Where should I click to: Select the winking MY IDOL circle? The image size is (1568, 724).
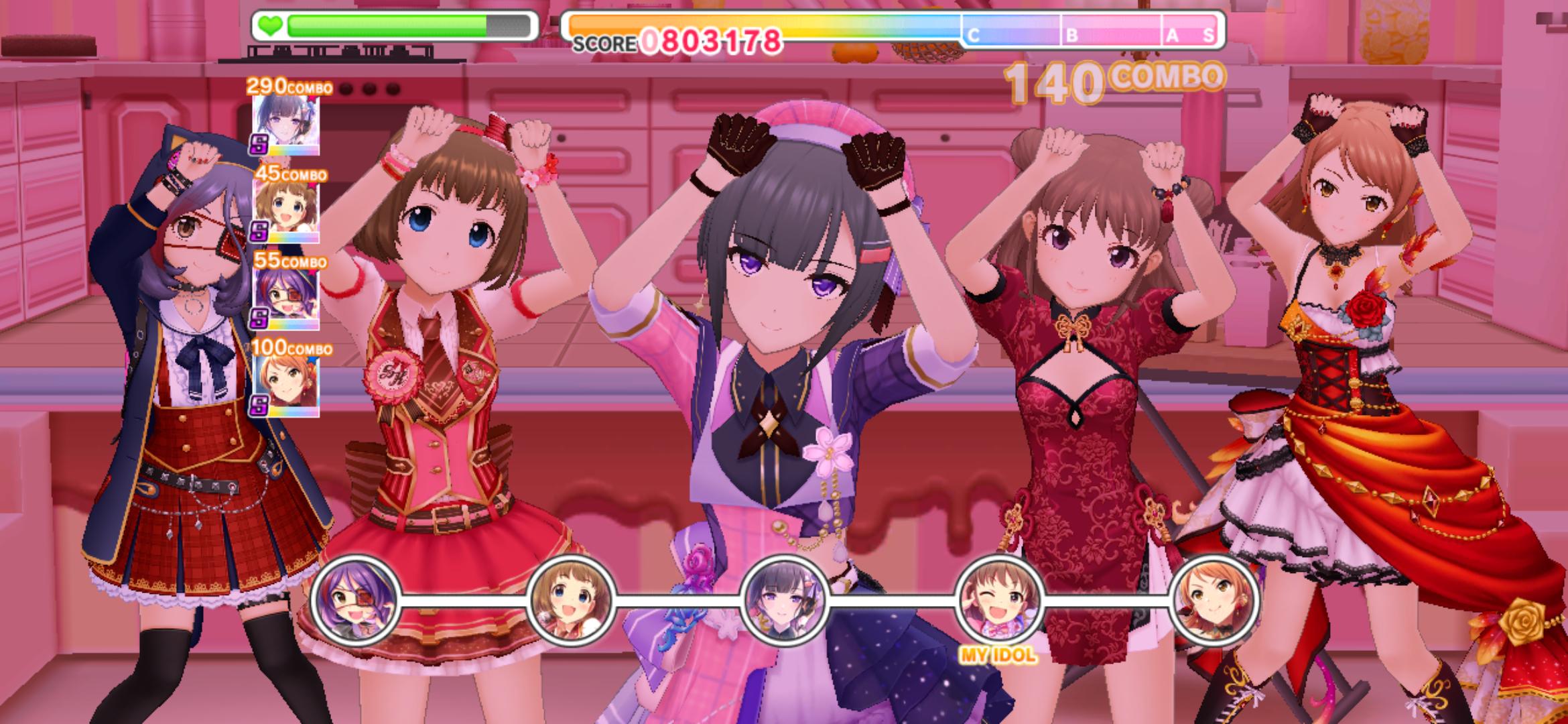(999, 599)
